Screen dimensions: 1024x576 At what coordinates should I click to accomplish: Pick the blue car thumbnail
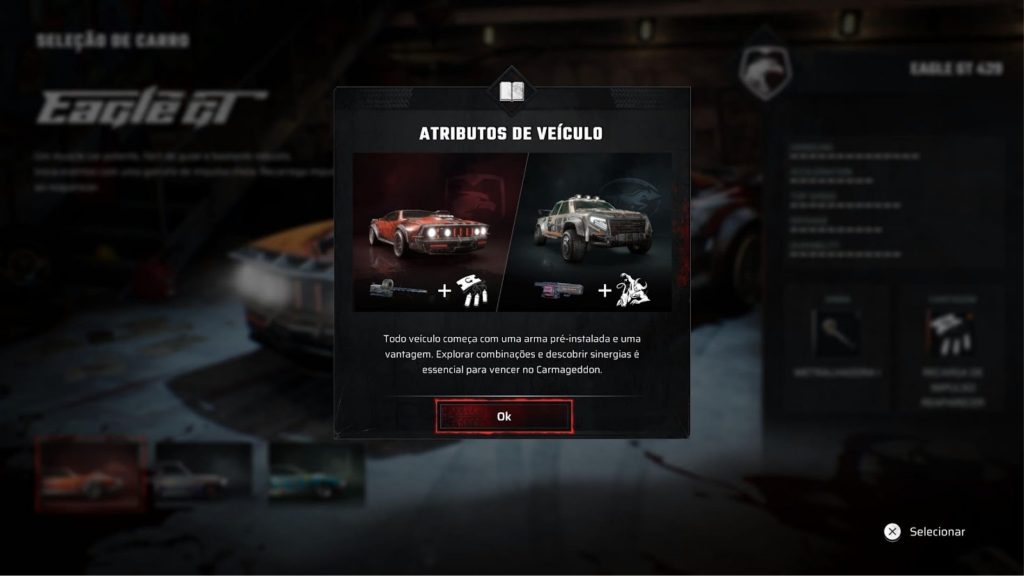click(314, 474)
